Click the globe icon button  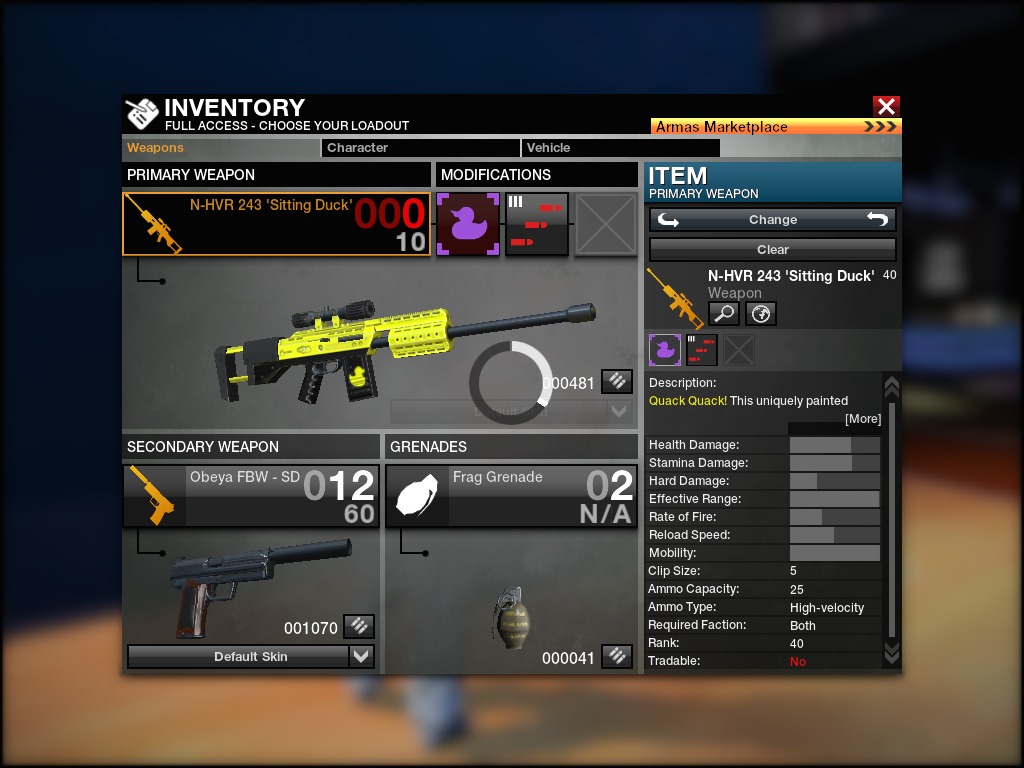[760, 314]
